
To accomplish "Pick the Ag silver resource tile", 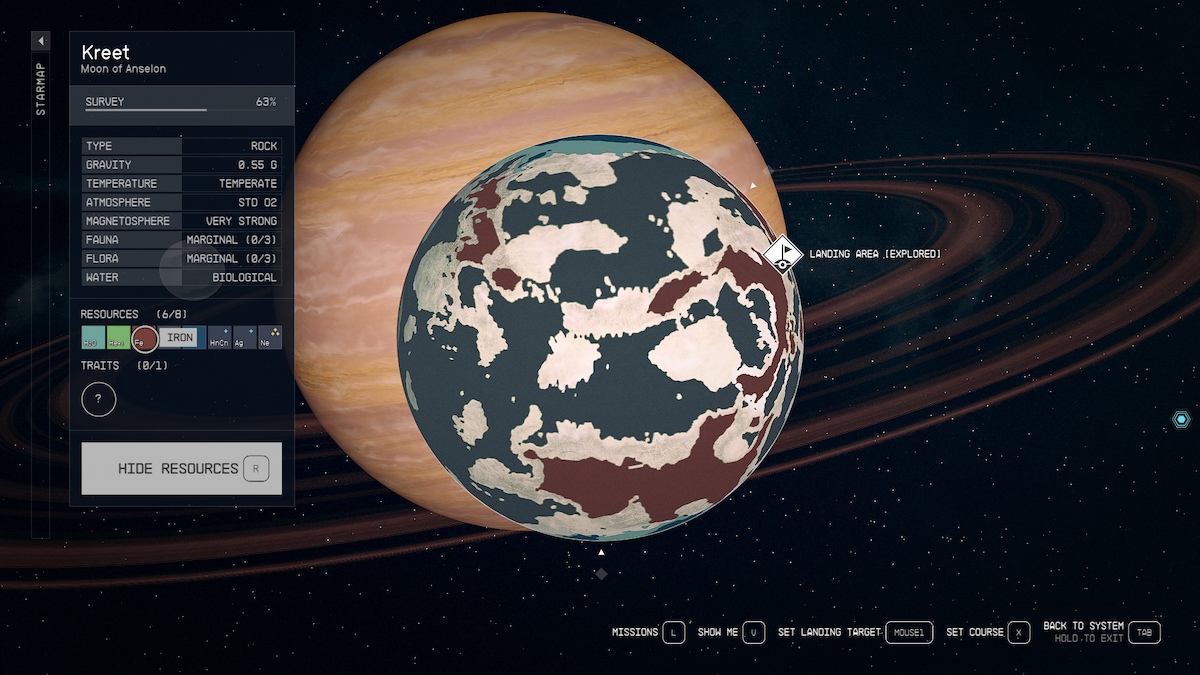I will pyautogui.click(x=245, y=338).
